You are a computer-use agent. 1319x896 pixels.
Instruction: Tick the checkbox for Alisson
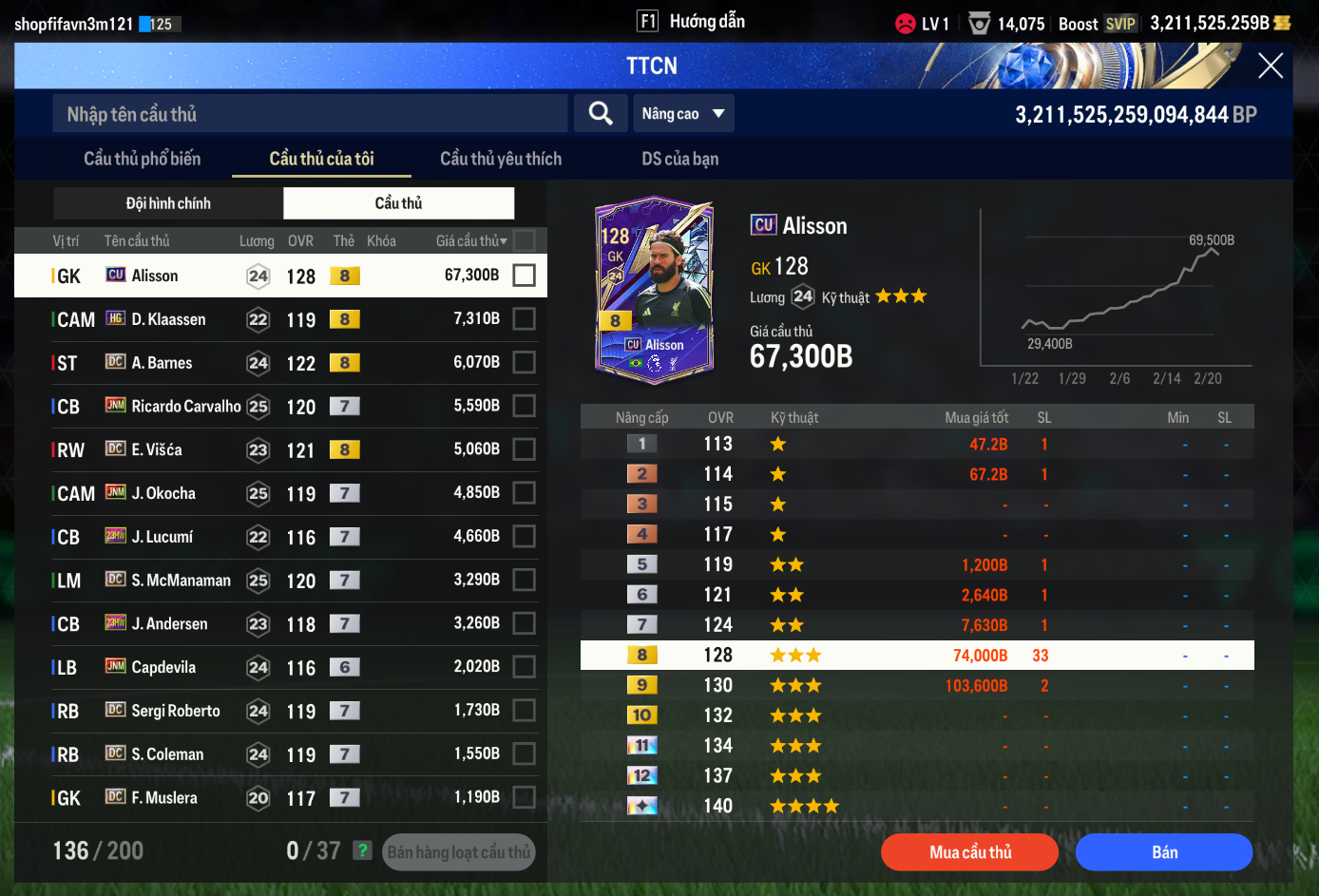coord(524,276)
